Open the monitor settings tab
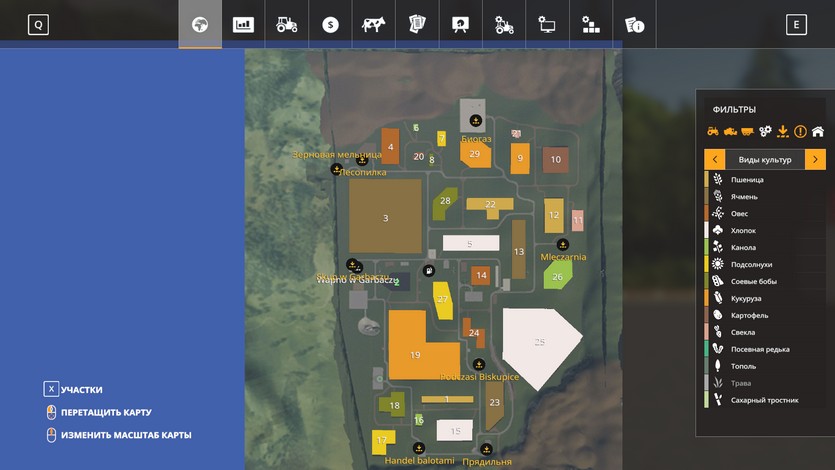The height and width of the screenshot is (470, 835). [547, 25]
